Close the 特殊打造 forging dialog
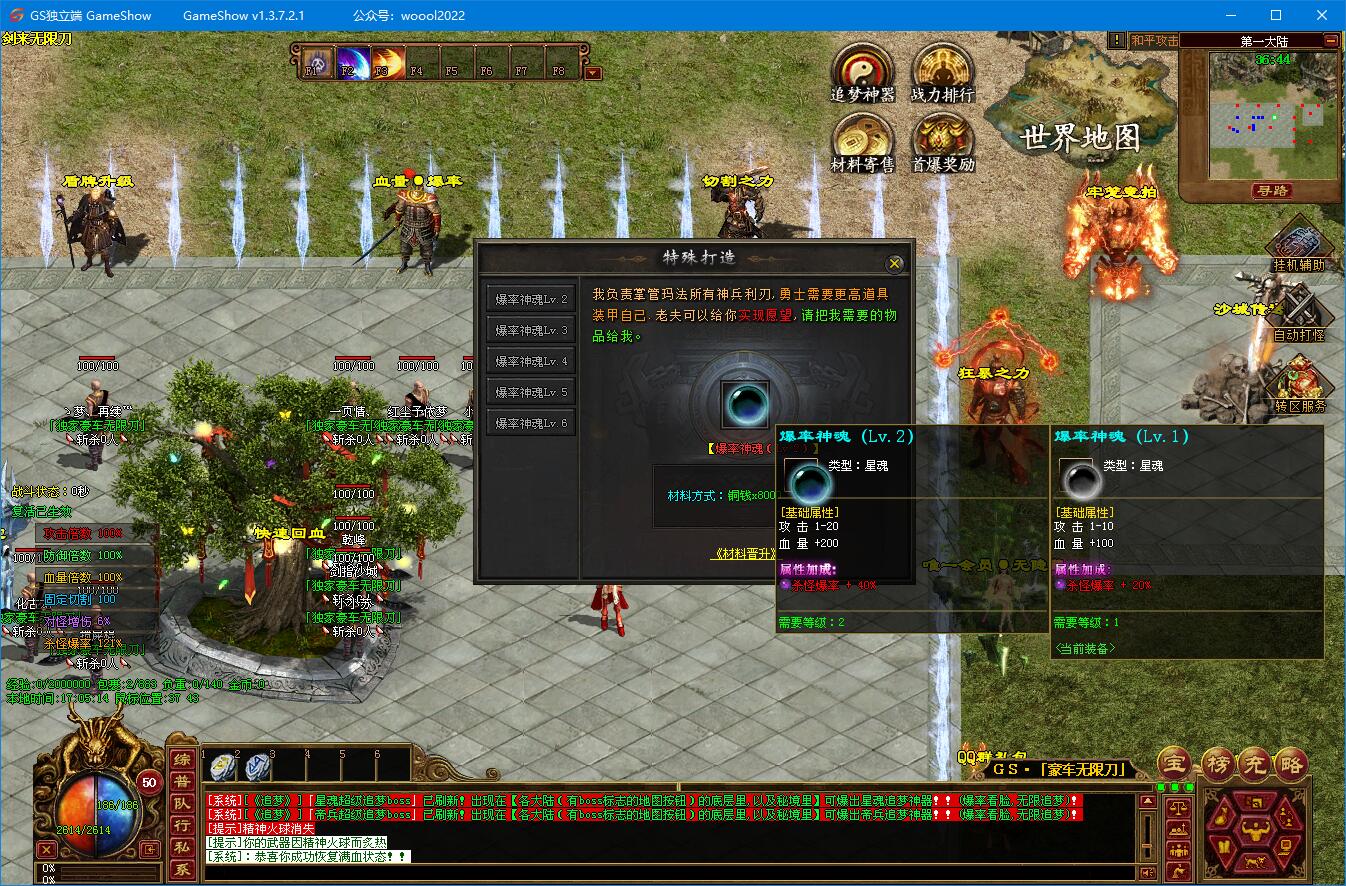The width and height of the screenshot is (1346, 886). point(894,263)
